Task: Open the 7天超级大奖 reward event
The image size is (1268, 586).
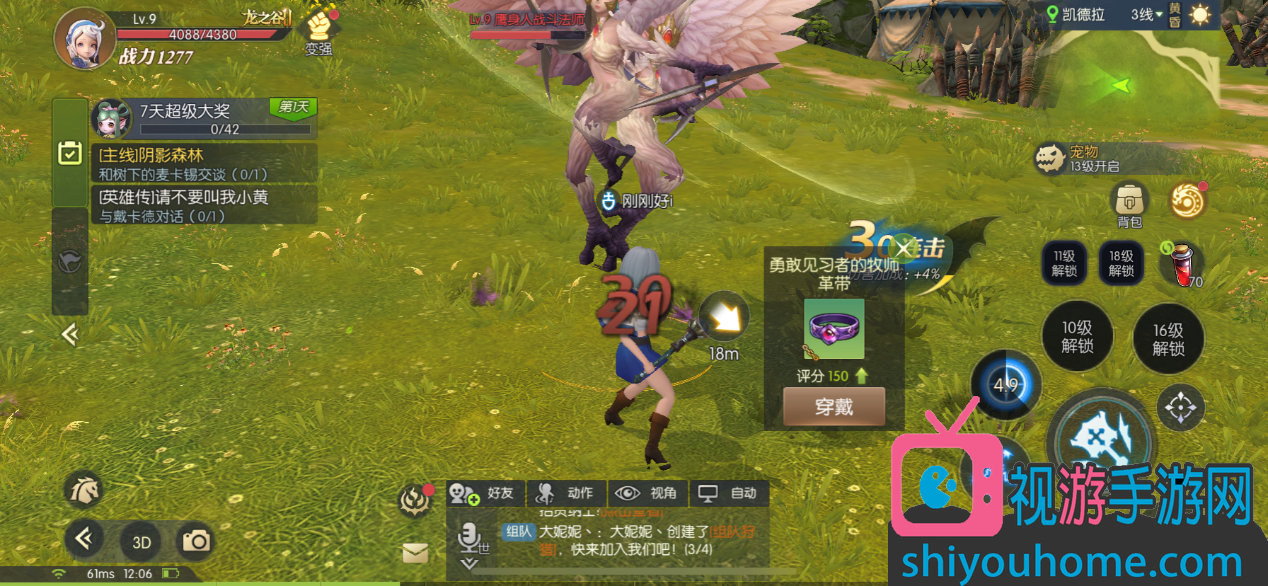Action: 204,119
